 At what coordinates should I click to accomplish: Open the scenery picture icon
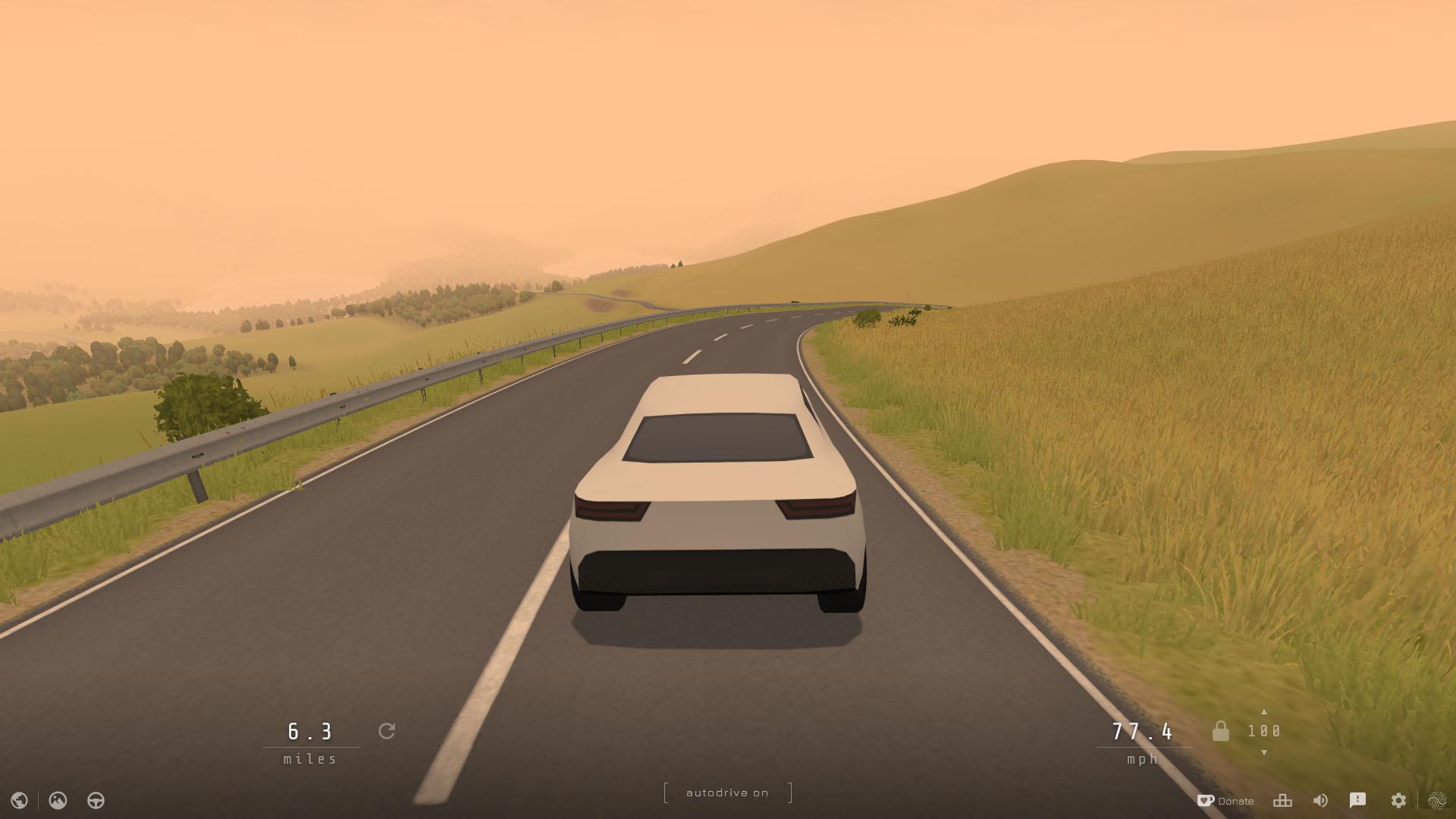(58, 800)
